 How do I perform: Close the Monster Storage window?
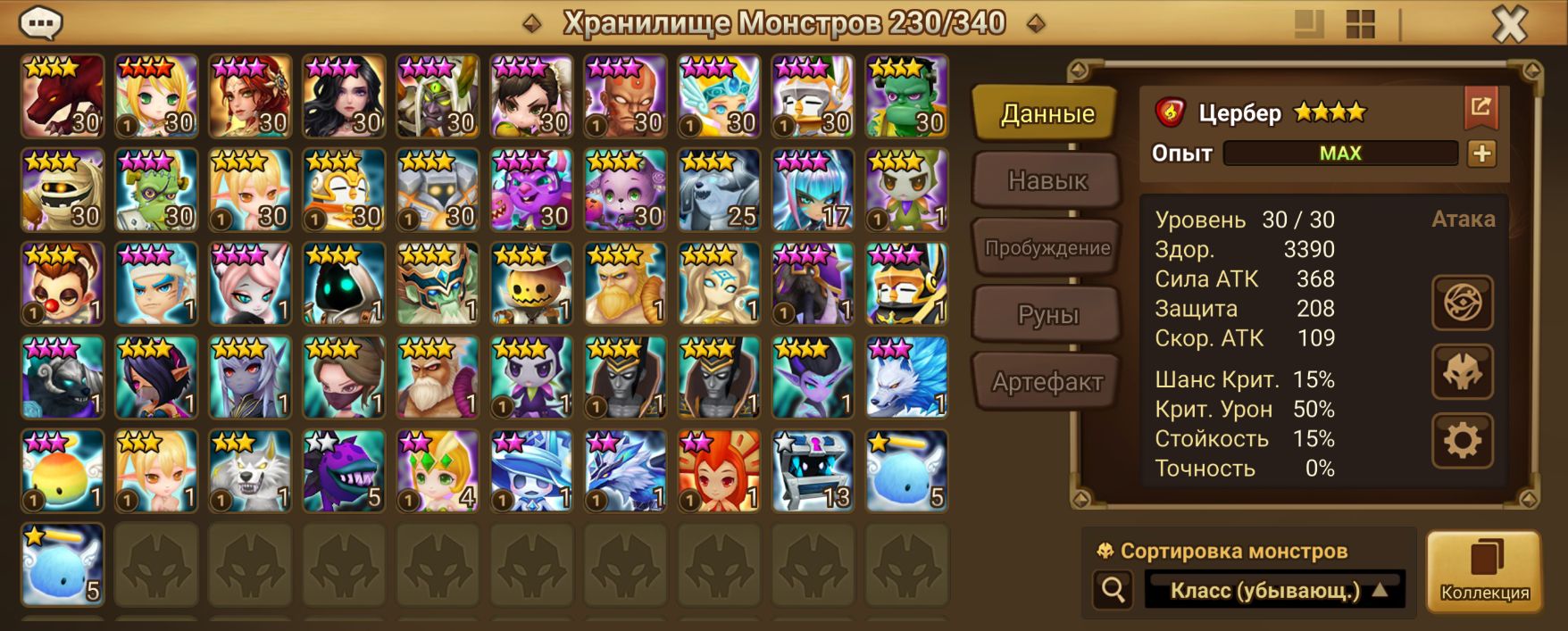(x=1510, y=24)
